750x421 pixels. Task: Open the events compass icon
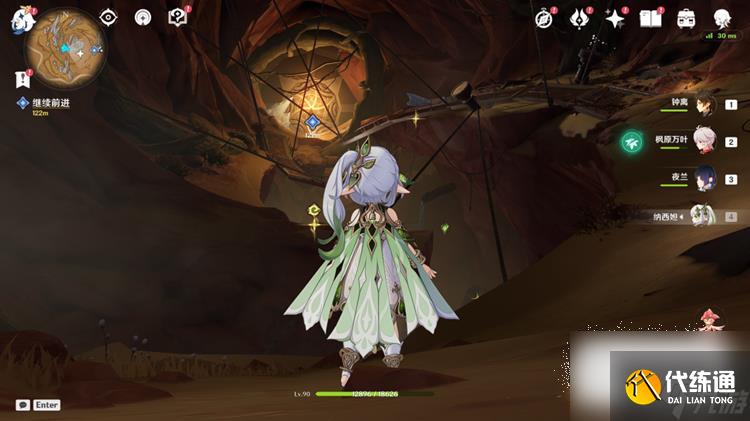(544, 18)
